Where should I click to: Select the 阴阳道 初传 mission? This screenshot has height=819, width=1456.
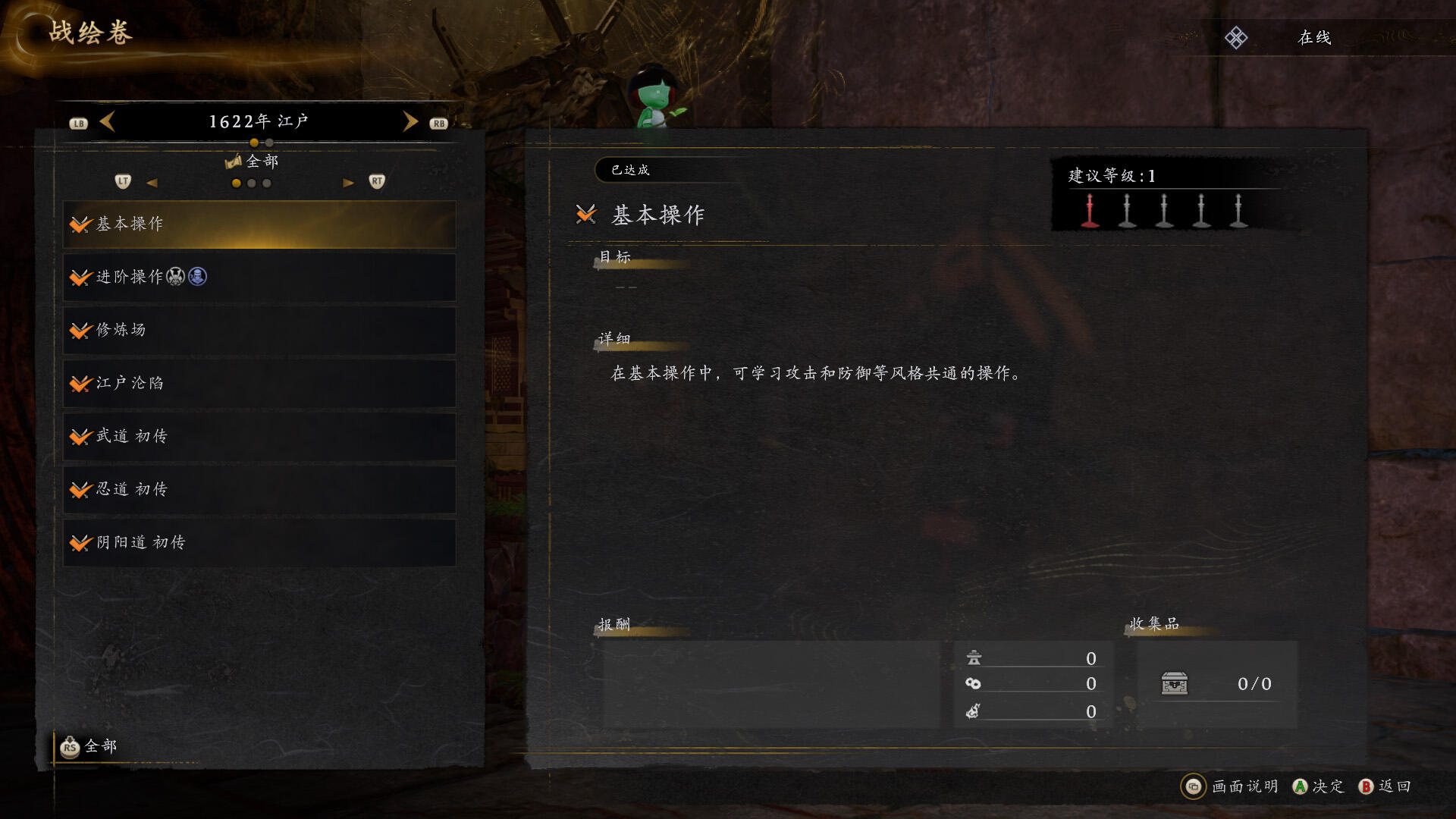click(259, 543)
